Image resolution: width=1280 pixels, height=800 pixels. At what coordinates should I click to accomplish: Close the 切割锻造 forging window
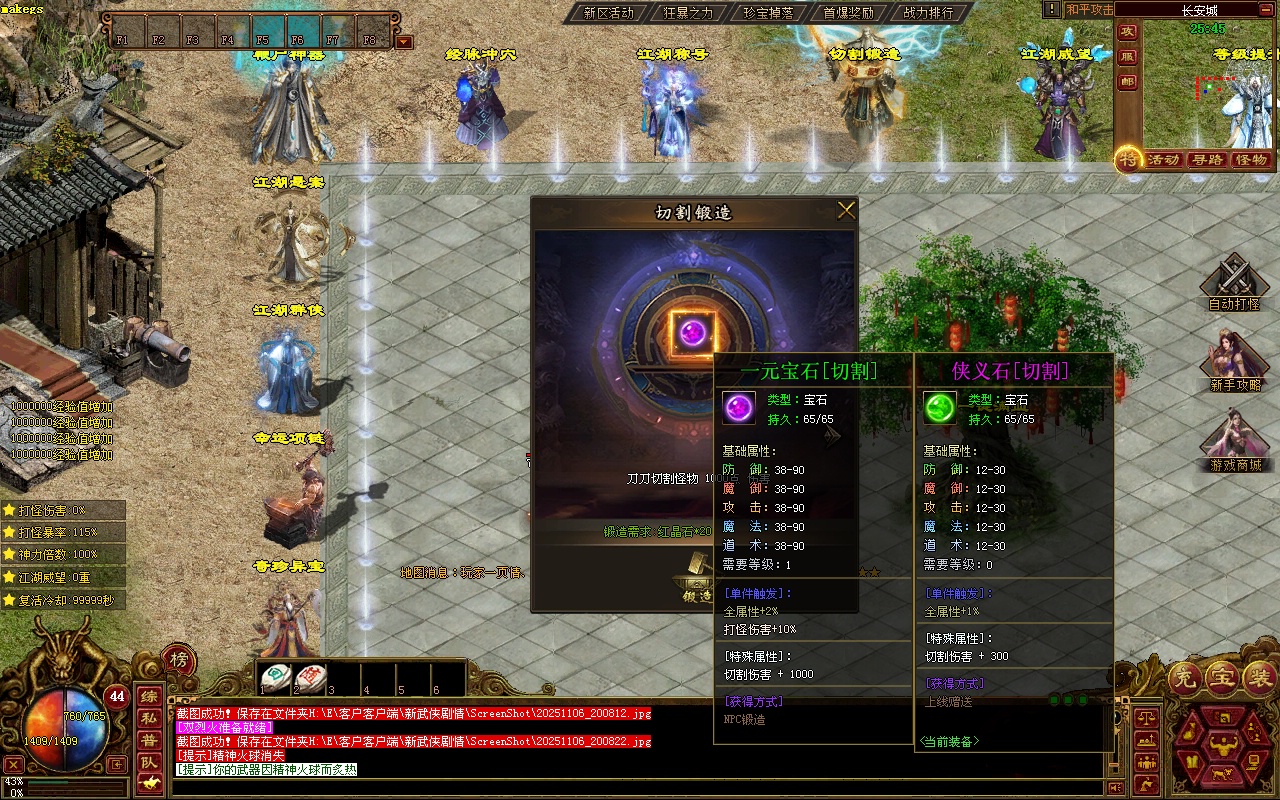point(846,210)
